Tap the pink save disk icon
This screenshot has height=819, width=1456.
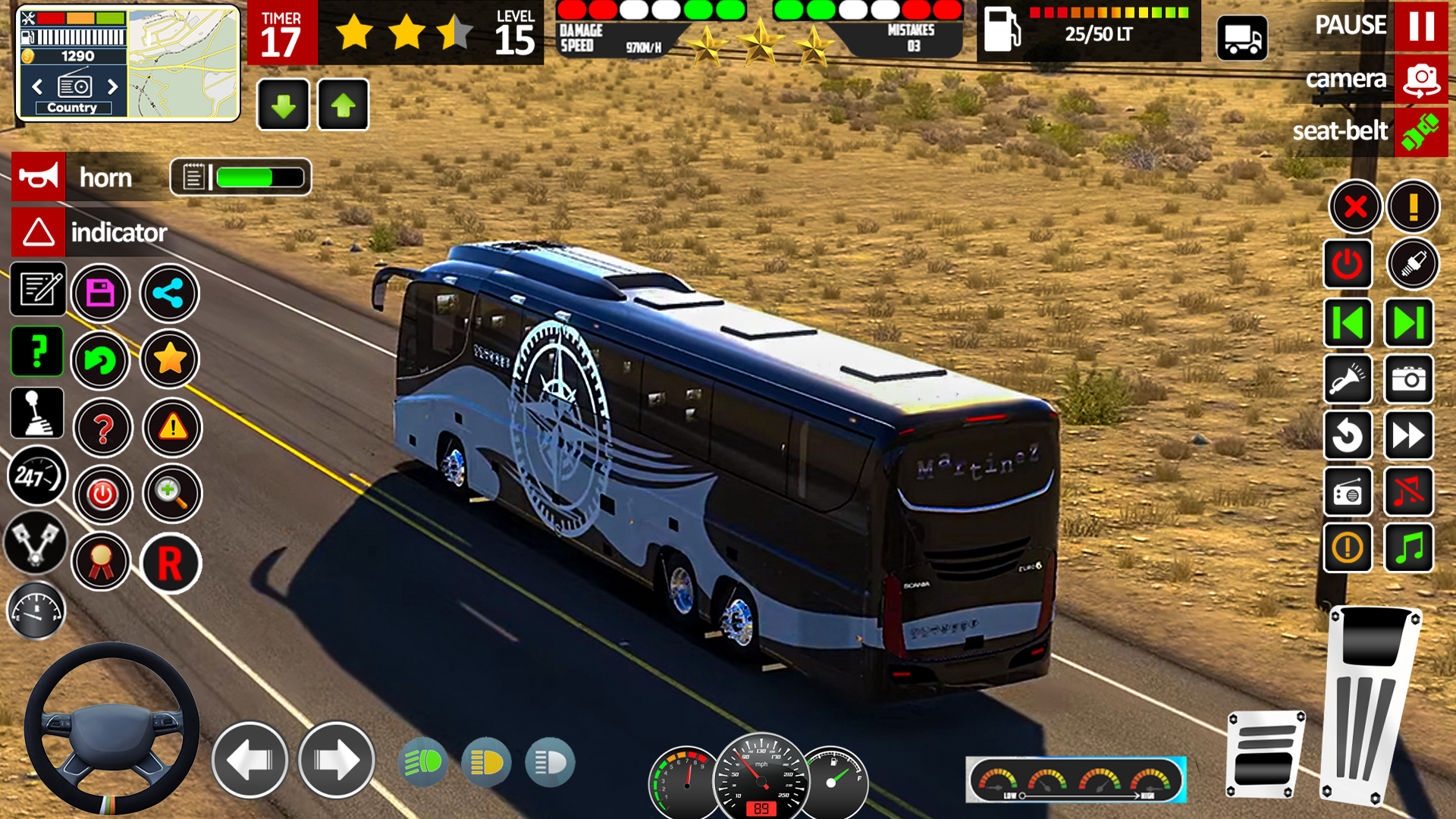pos(101,293)
